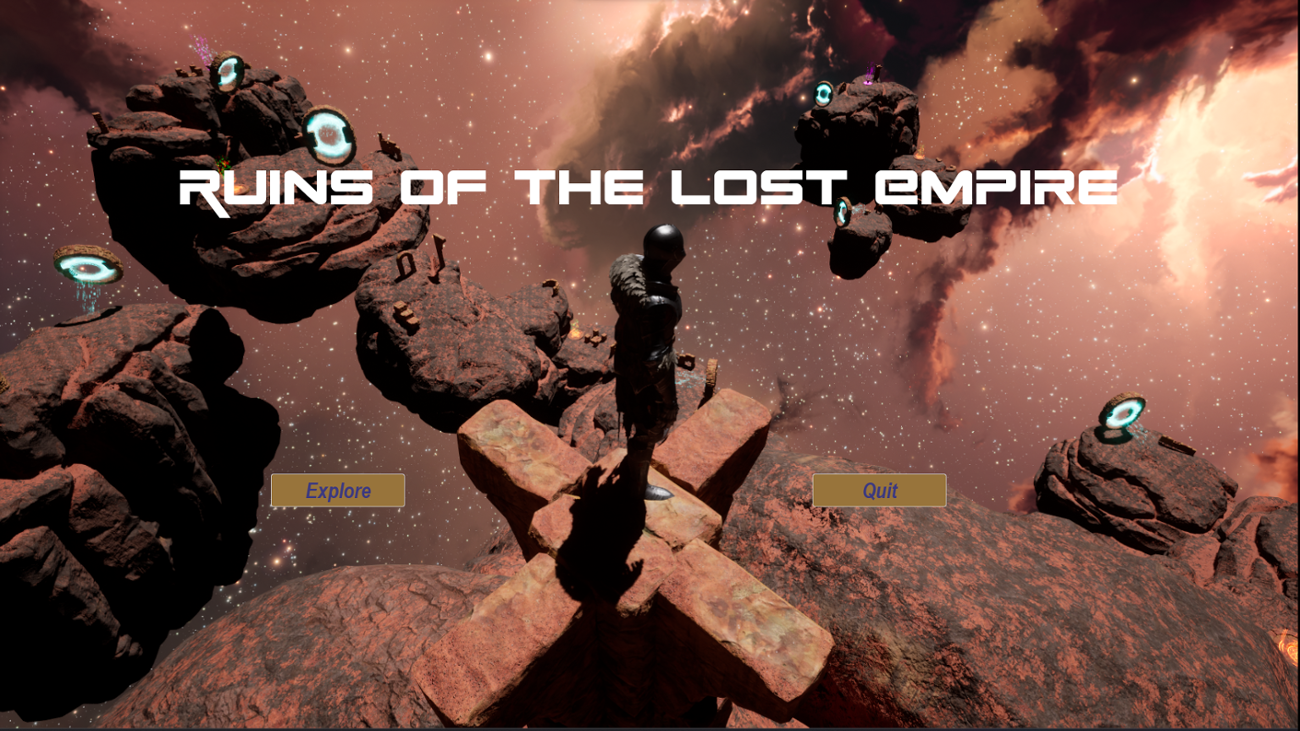Select the glowing portal on the top-left island
This screenshot has width=1300, height=731.
[x=228, y=73]
